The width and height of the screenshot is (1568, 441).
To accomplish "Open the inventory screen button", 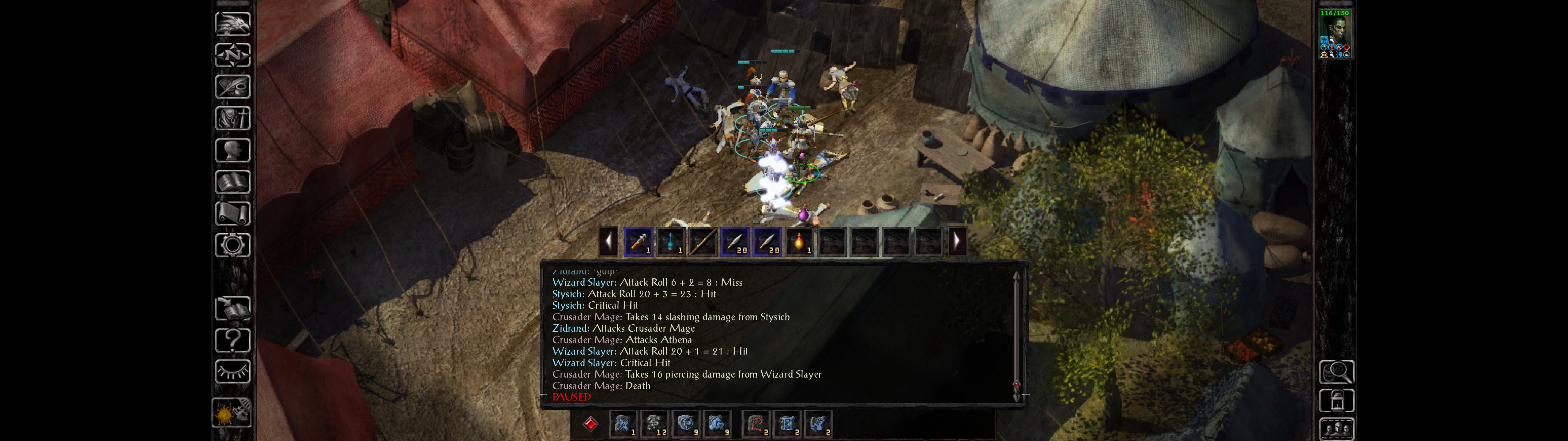I will click(232, 119).
